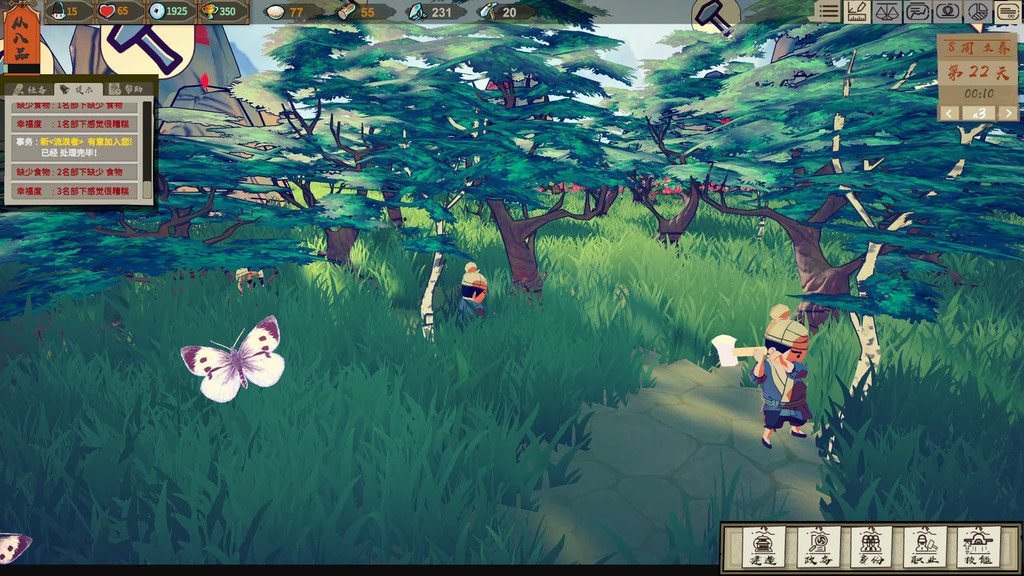Click the pie chart toolbar icon
Viewport: 1024px width, 576px height.
(978, 11)
